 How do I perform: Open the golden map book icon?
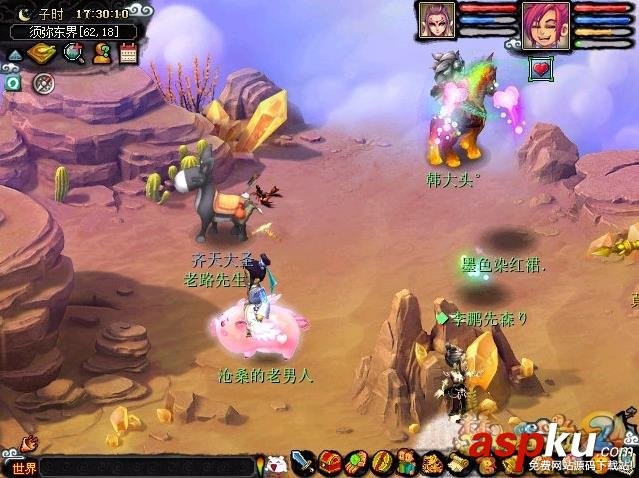click(43, 54)
